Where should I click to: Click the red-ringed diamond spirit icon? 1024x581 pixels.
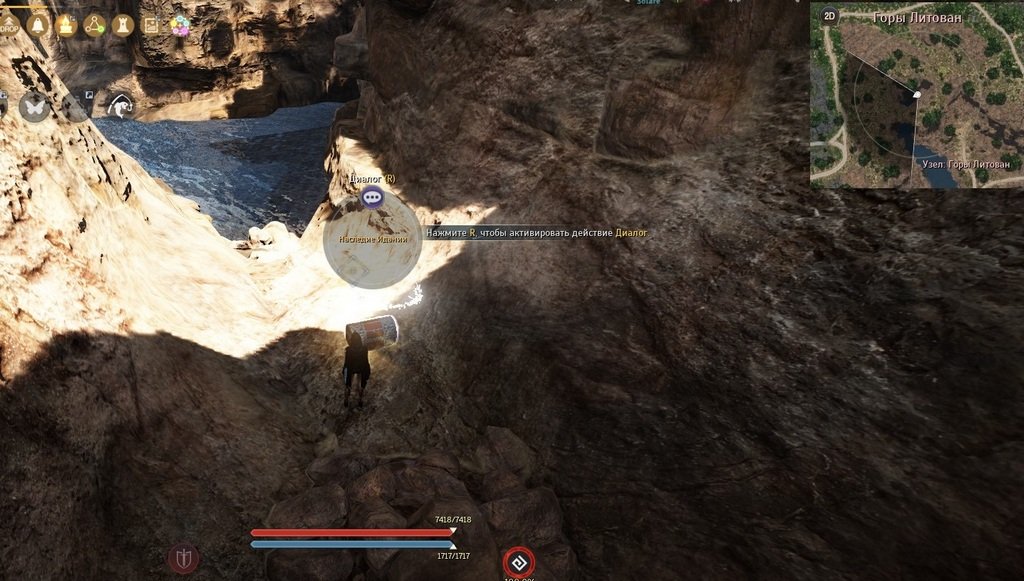click(x=518, y=562)
